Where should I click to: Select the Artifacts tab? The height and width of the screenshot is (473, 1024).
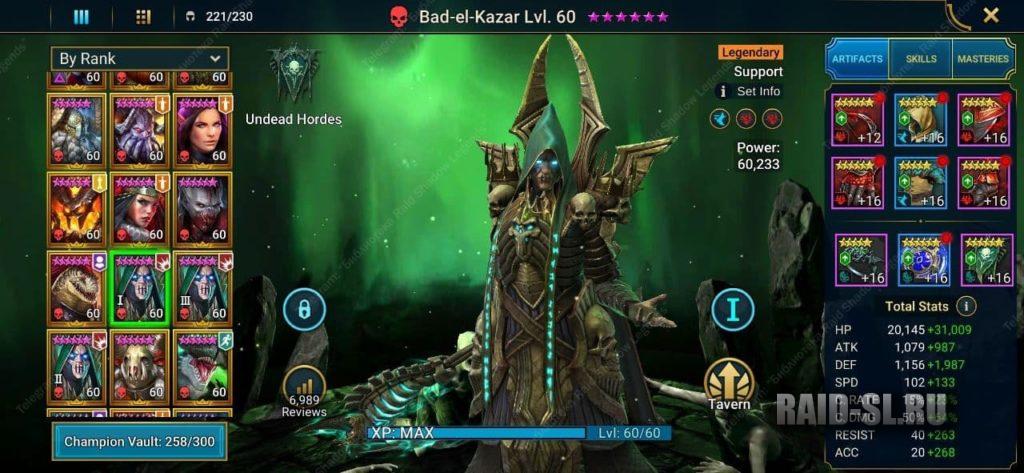pos(857,59)
